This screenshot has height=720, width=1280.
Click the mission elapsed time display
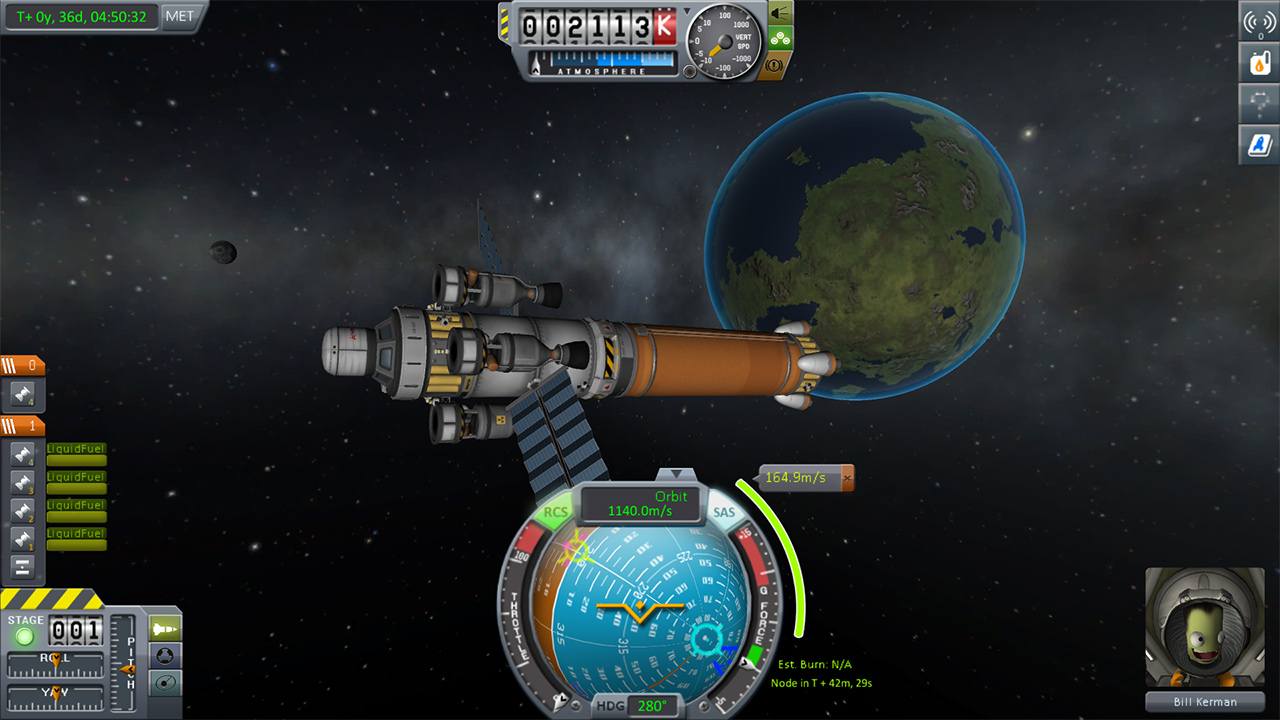pyautogui.click(x=80, y=16)
